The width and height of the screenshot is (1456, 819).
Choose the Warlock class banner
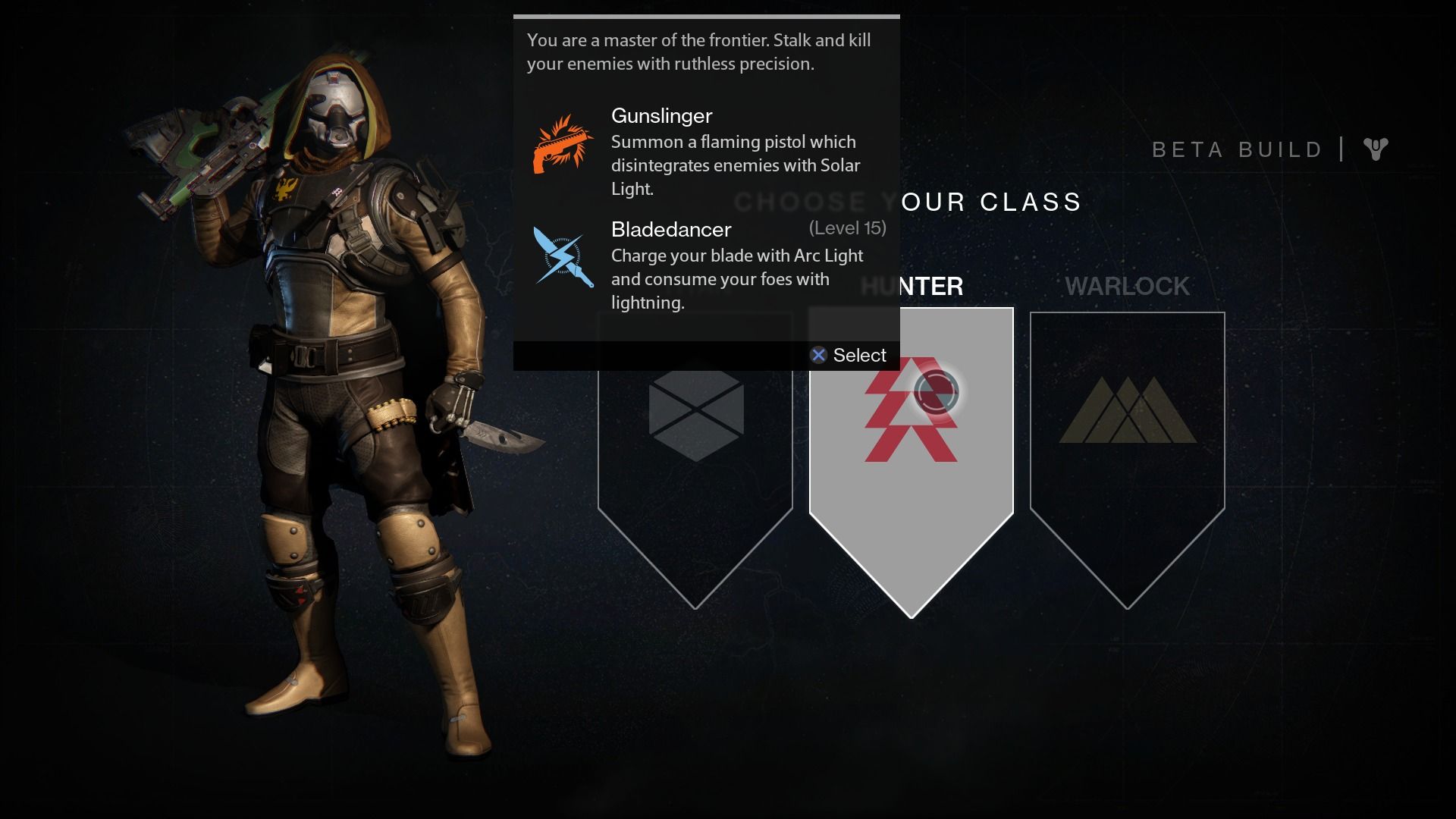point(1127,447)
